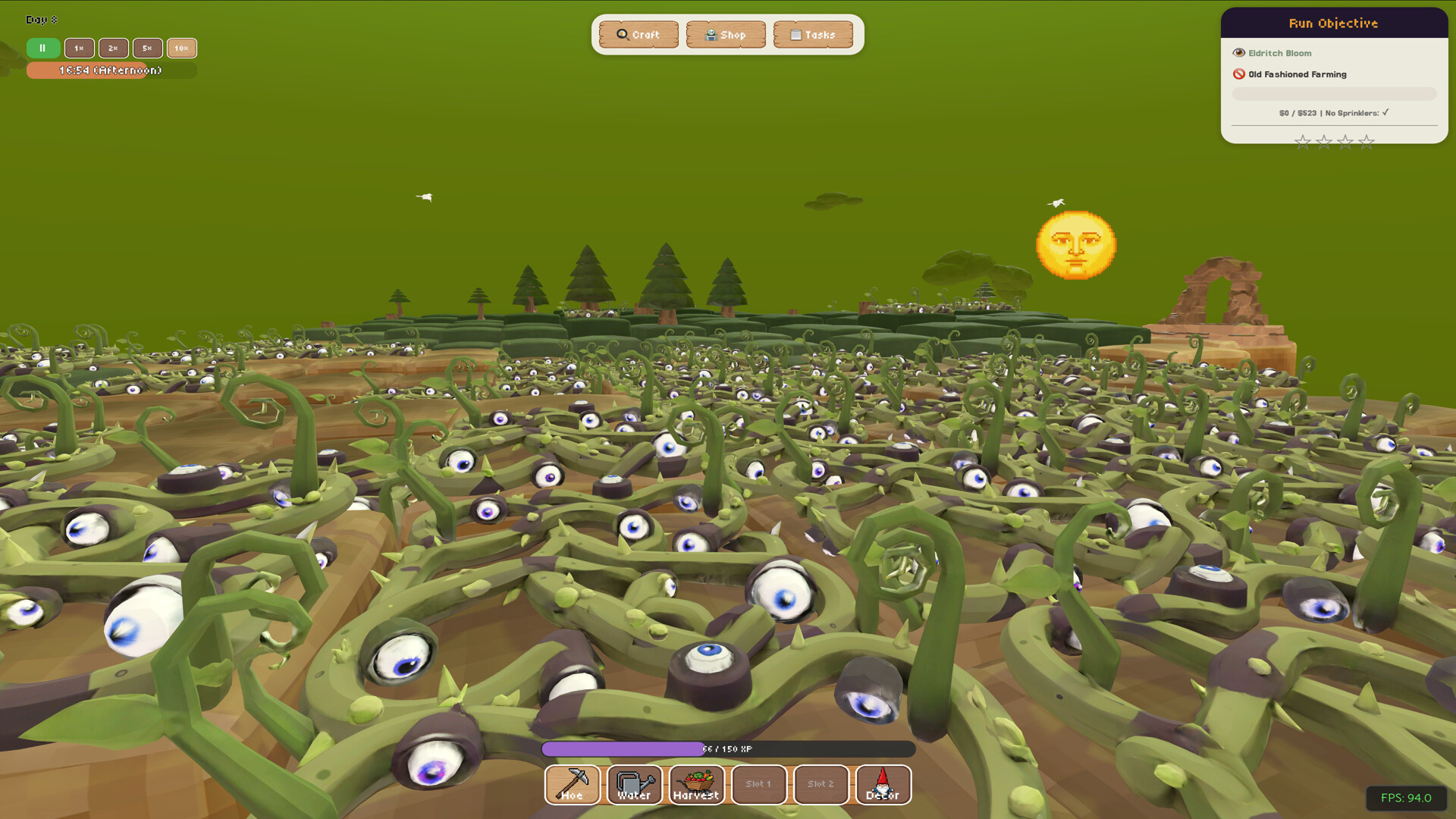Image resolution: width=1456 pixels, height=819 pixels.
Task: Set game speed to 1x
Action: [79, 48]
